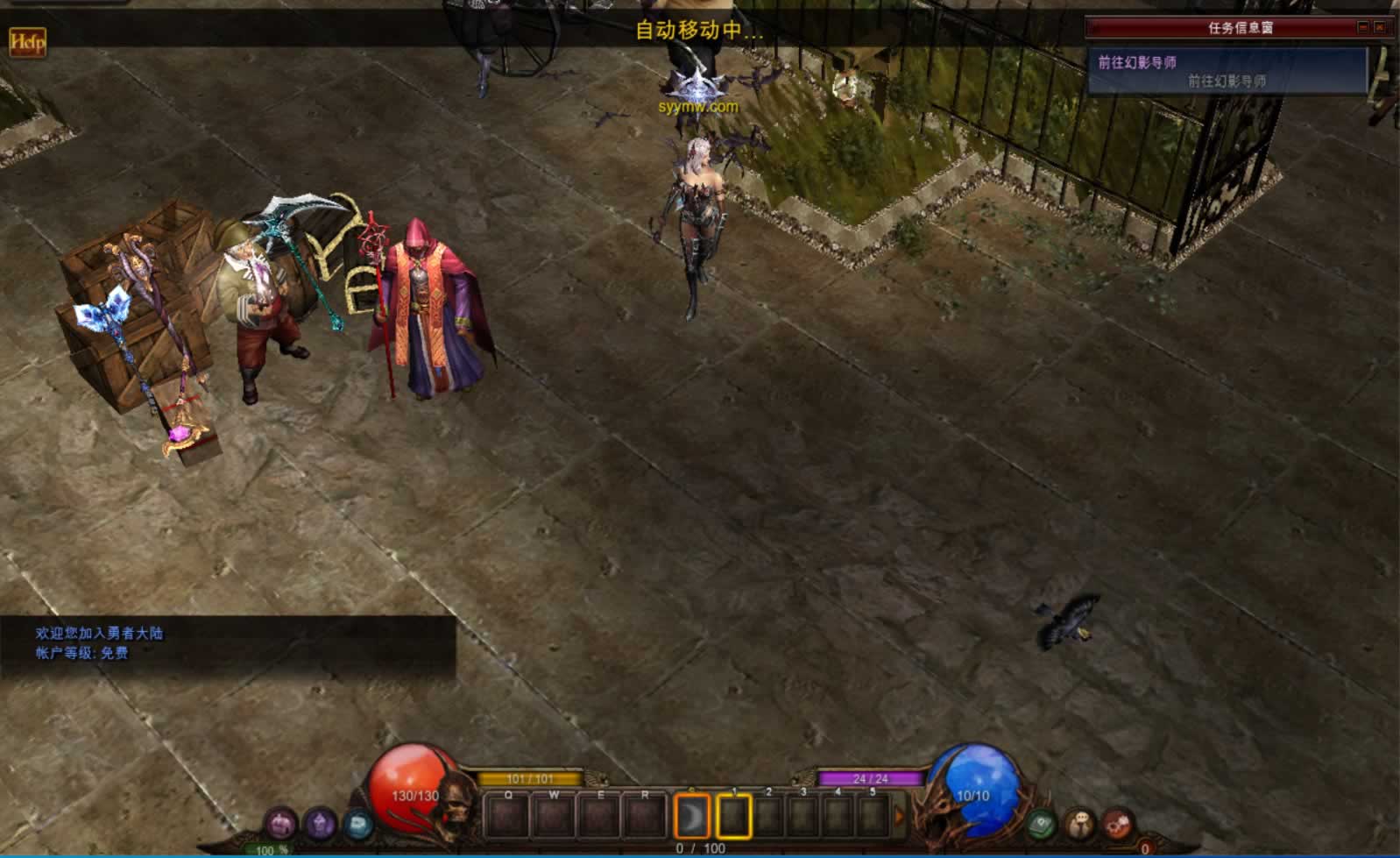Image resolution: width=1400 pixels, height=858 pixels.
Task: Close the quest info window
Action: point(1380,28)
